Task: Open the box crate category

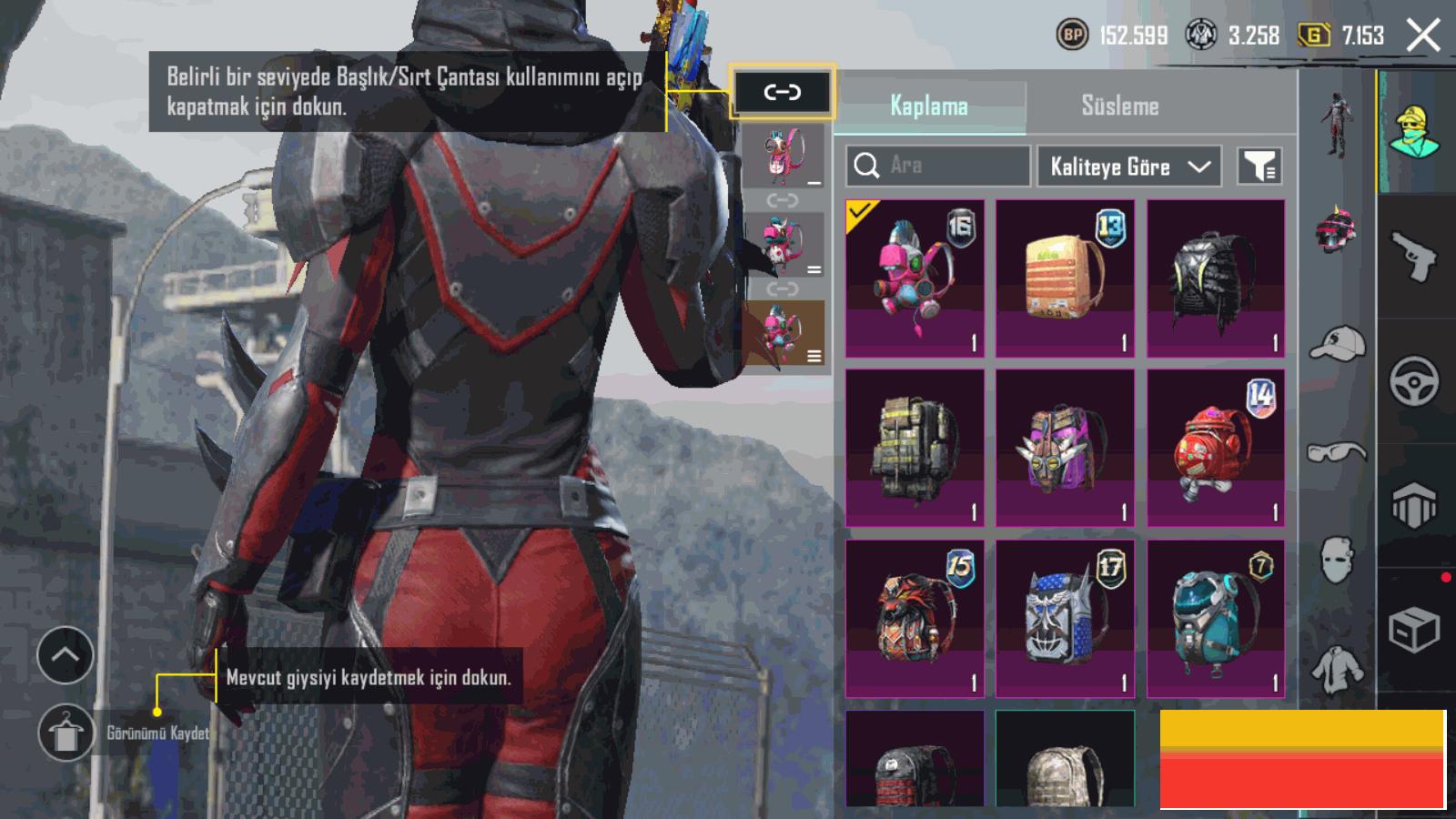Action: (x=1413, y=630)
